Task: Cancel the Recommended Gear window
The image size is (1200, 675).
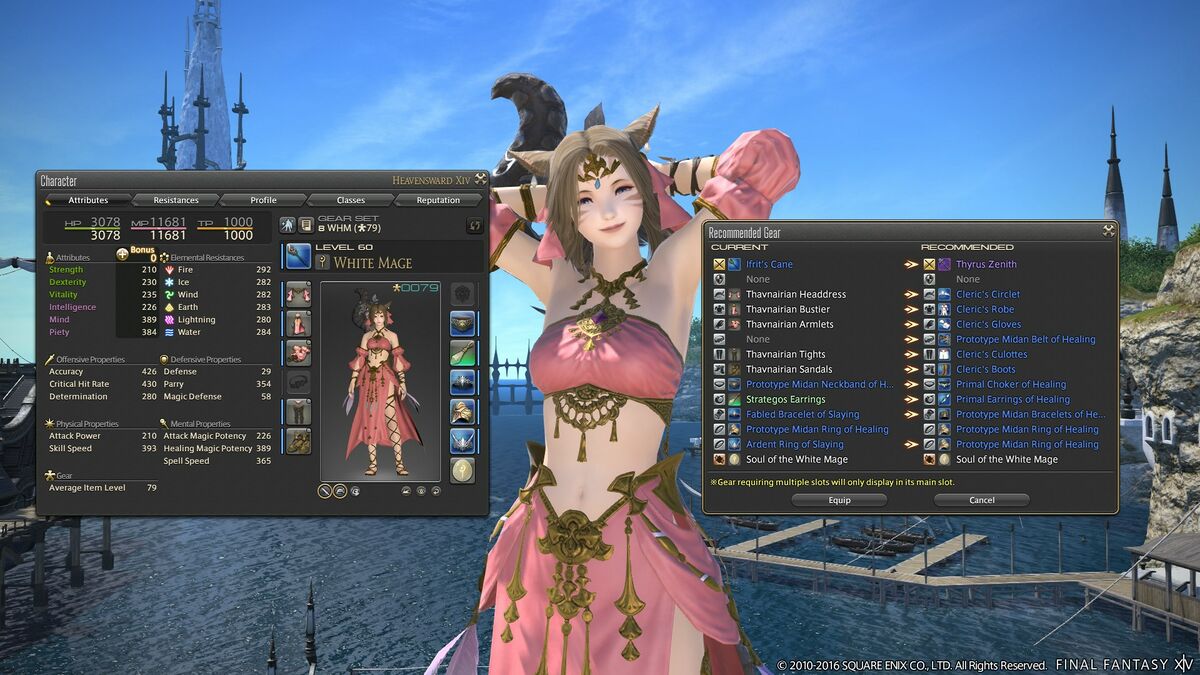Action: click(x=981, y=500)
